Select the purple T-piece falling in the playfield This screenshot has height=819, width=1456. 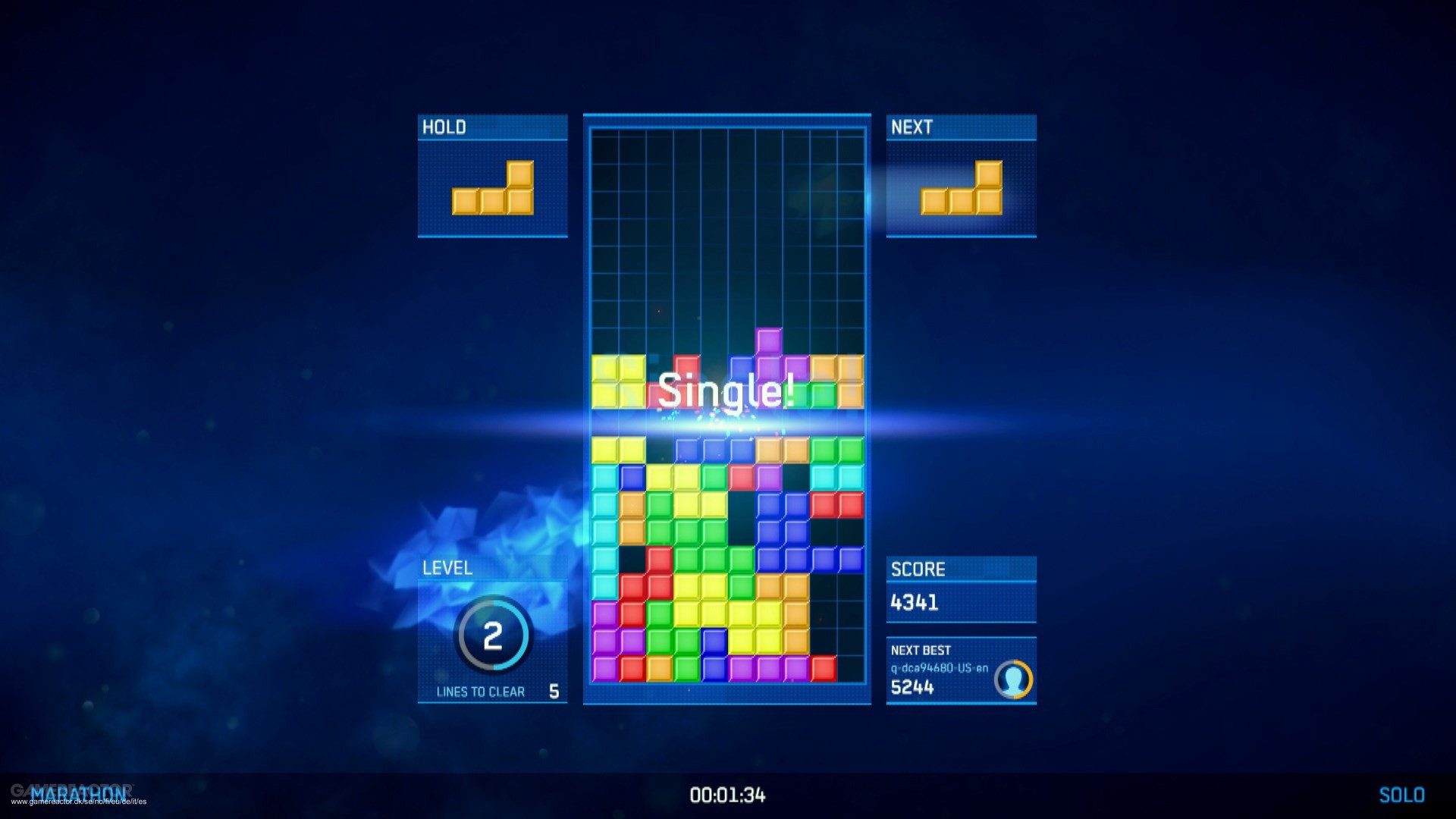pyautogui.click(x=770, y=349)
